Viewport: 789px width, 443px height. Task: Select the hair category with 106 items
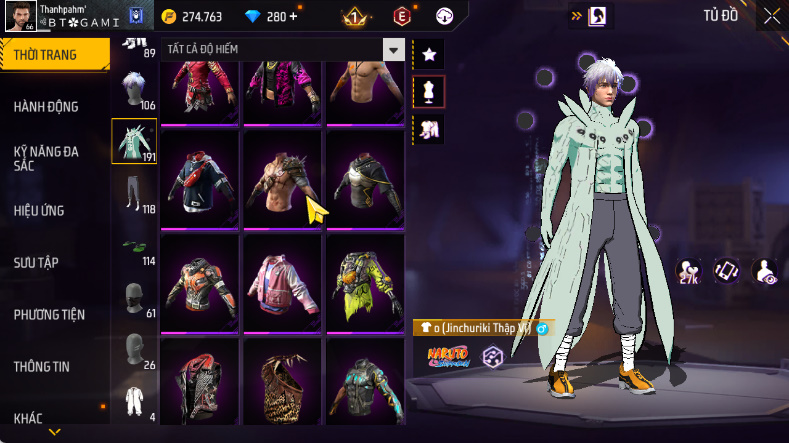tap(134, 92)
